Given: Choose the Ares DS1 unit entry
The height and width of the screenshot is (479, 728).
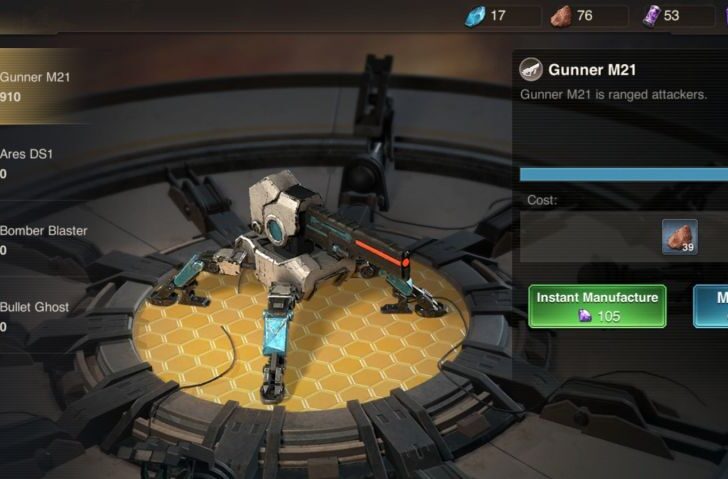Looking at the screenshot, I should 40,163.
